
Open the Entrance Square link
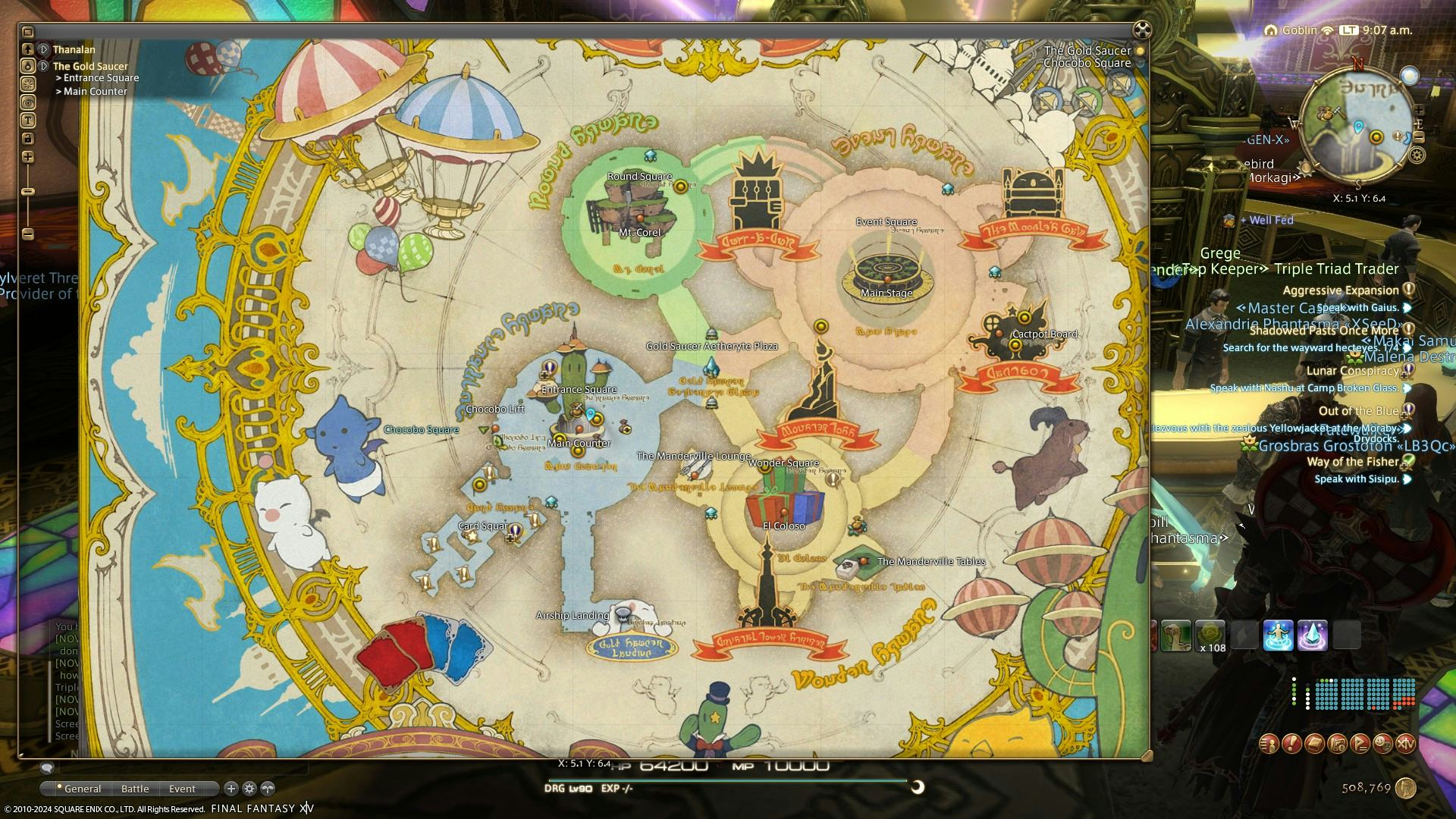point(98,78)
